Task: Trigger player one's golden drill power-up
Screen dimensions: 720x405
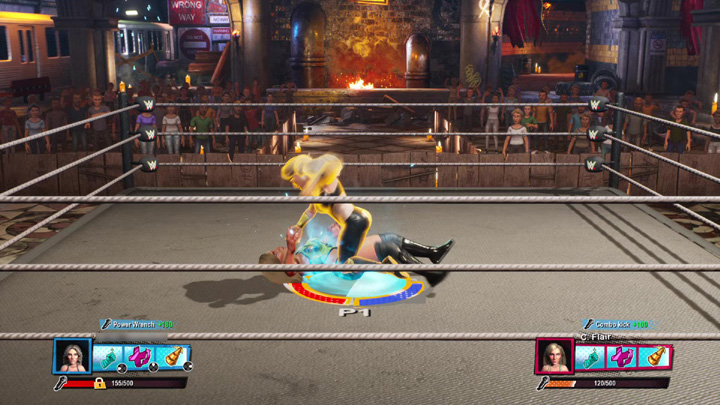Action: click(173, 356)
